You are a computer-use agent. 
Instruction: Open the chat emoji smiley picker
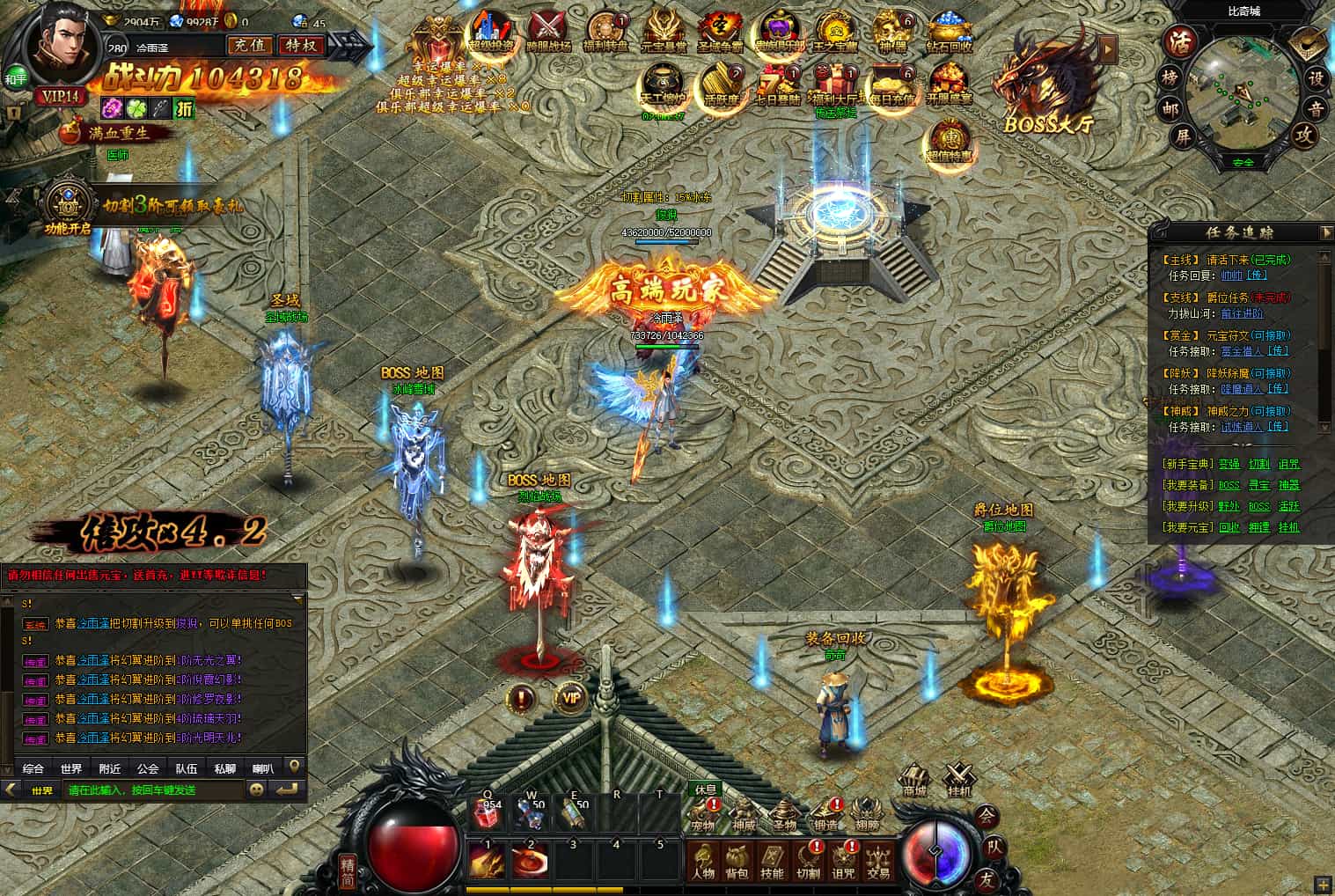point(257,790)
